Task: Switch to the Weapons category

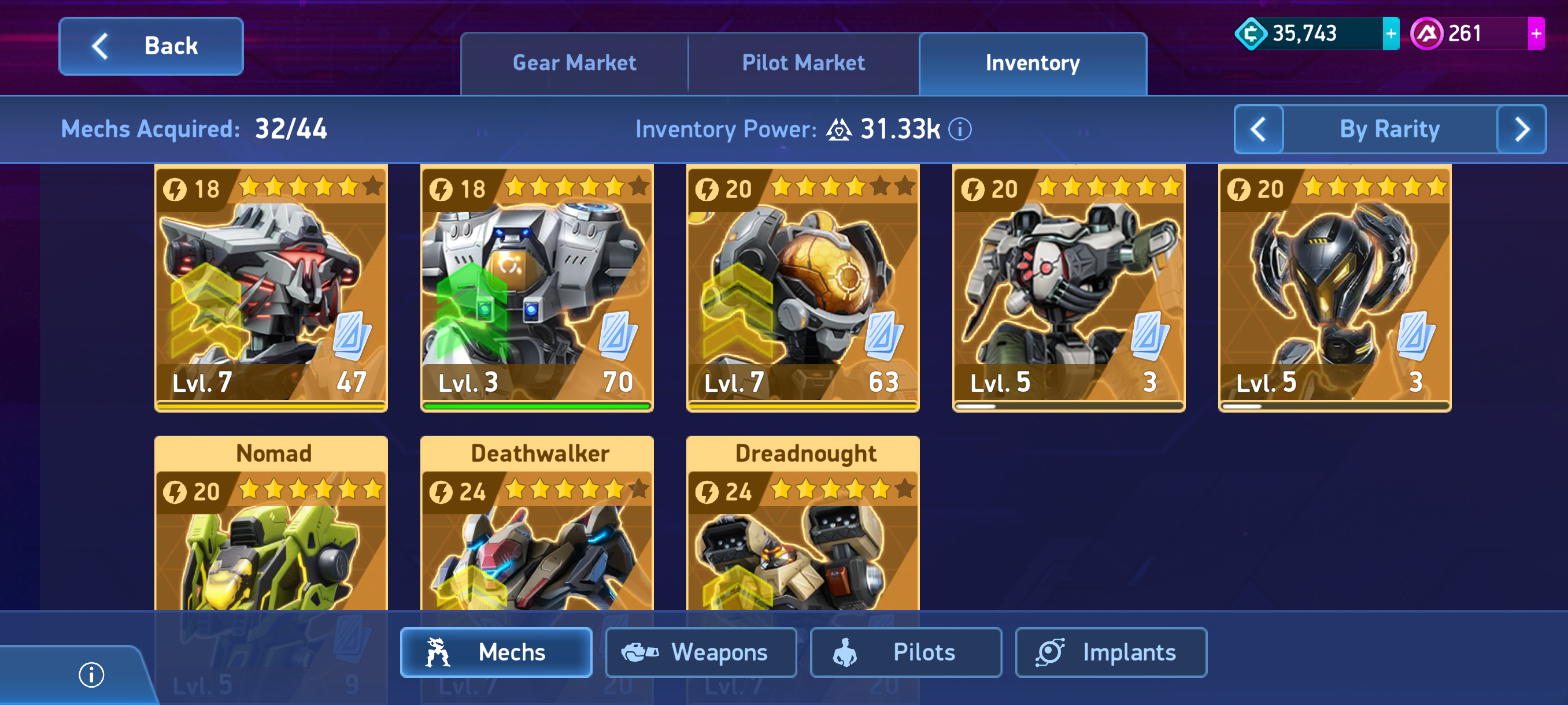Action: [x=701, y=652]
